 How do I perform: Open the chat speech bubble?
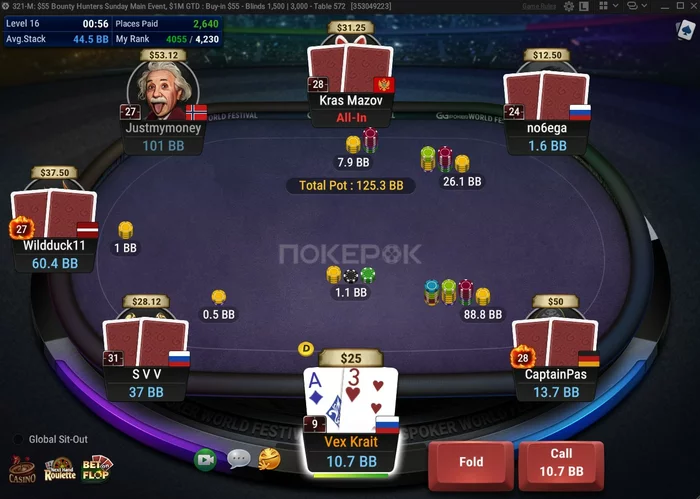pos(238,459)
